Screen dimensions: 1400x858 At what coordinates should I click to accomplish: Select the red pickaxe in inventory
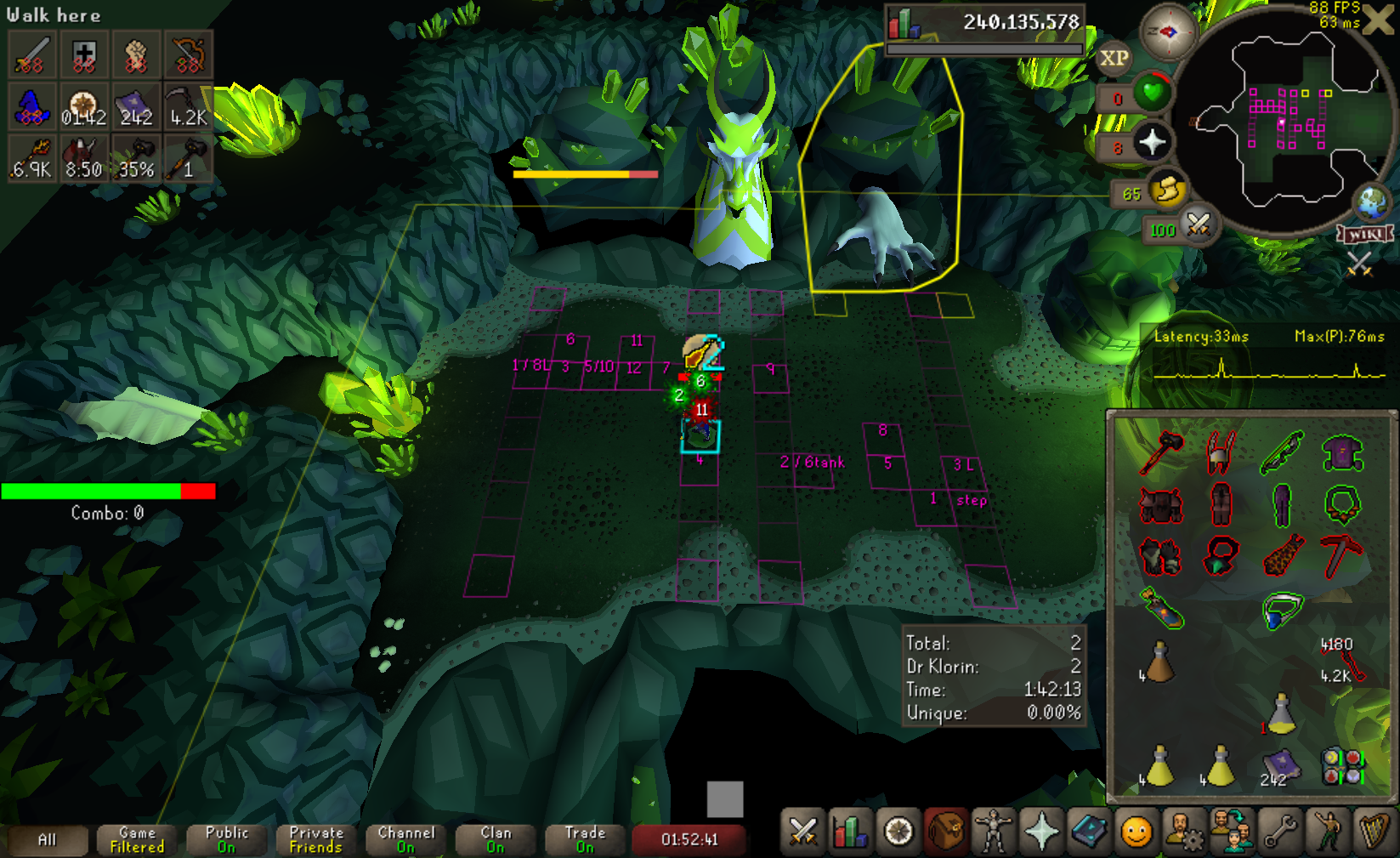[x=1342, y=556]
